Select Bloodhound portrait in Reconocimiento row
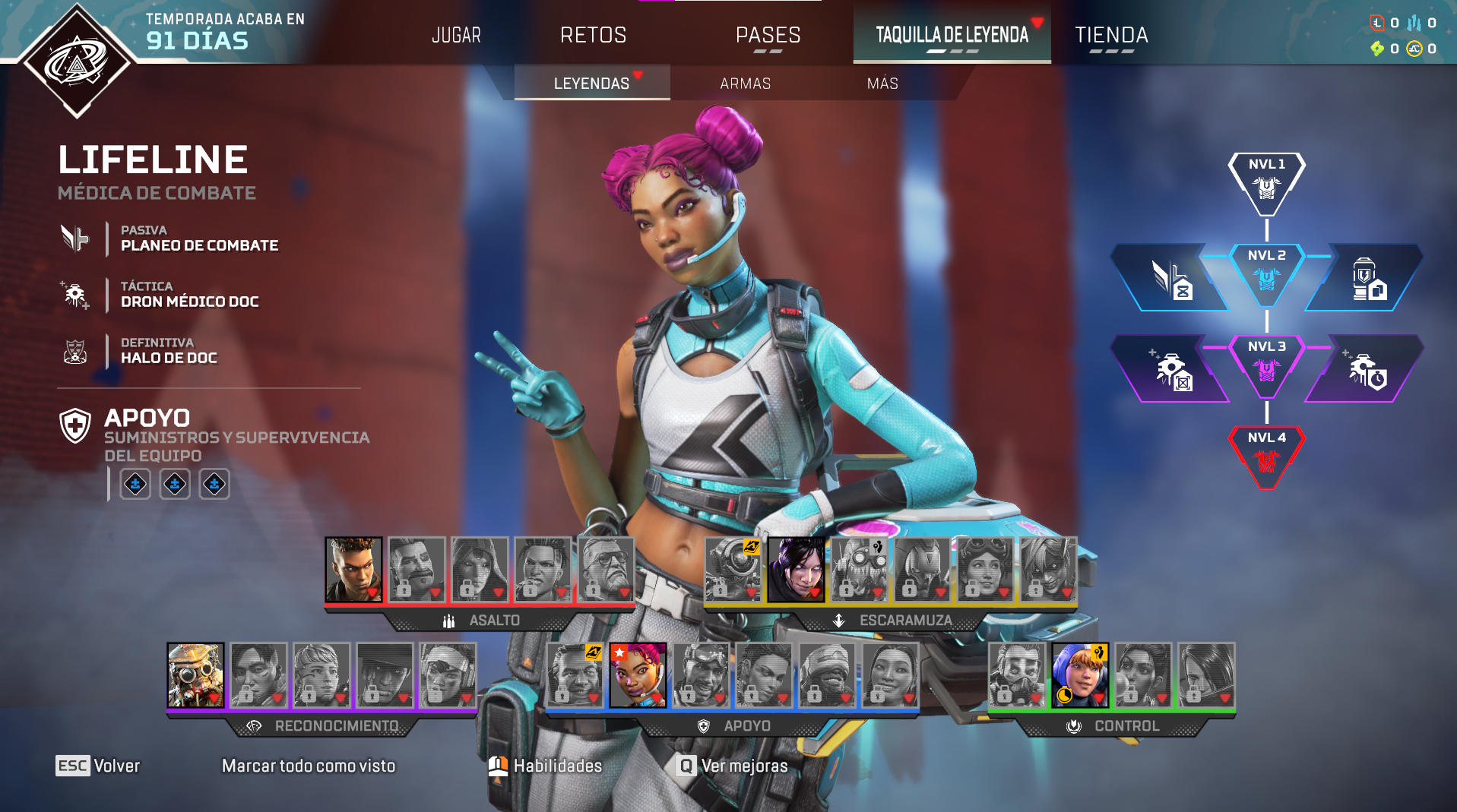The height and width of the screenshot is (812, 1457). [195, 675]
